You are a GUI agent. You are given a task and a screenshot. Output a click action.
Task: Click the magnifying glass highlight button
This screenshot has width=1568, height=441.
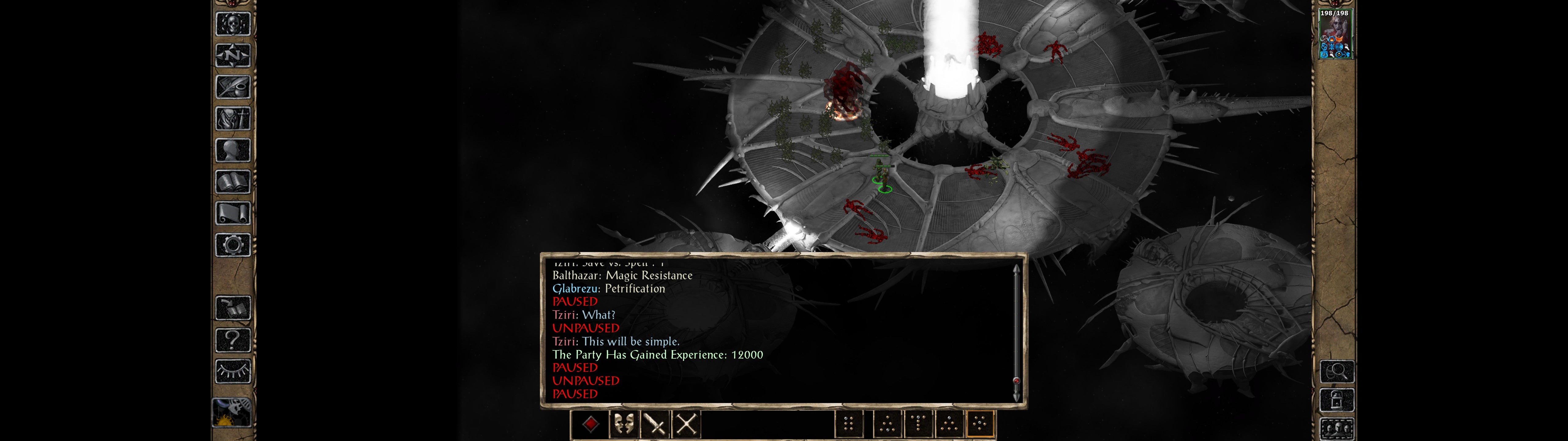(1336, 371)
